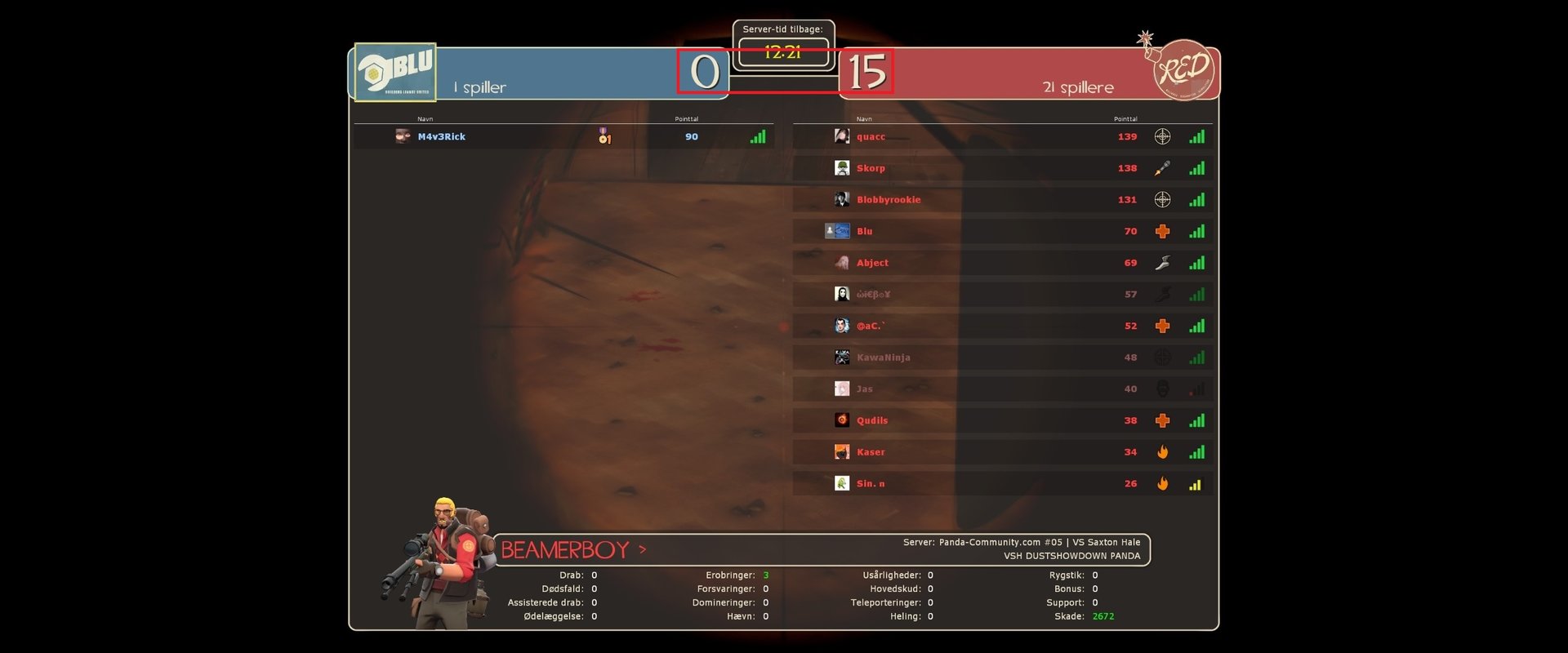This screenshot has width=1568, height=653.
Task: Click the BEAMERBOY player name
Action: [565, 549]
